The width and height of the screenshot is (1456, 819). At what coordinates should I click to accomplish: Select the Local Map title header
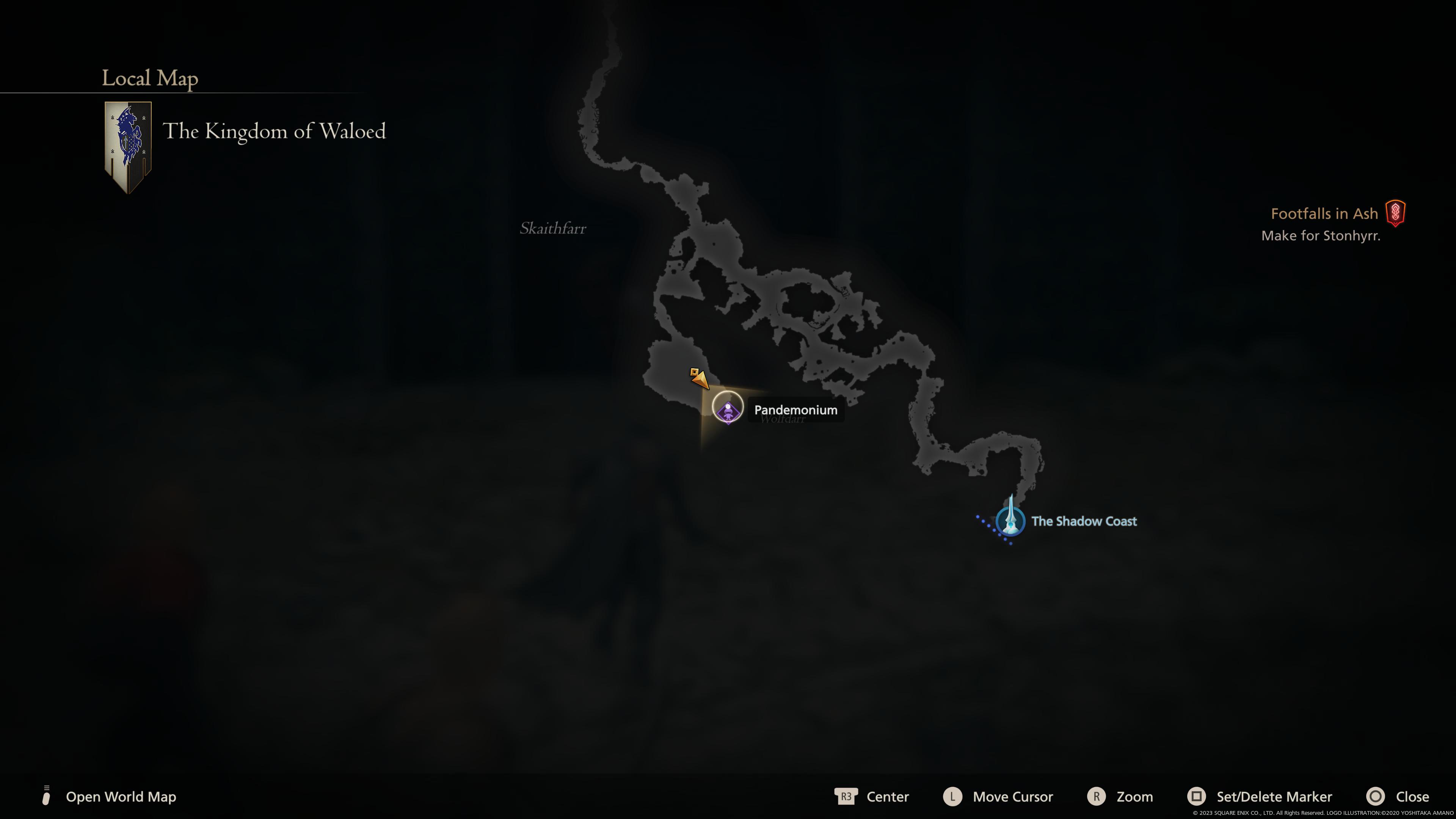coord(149,77)
